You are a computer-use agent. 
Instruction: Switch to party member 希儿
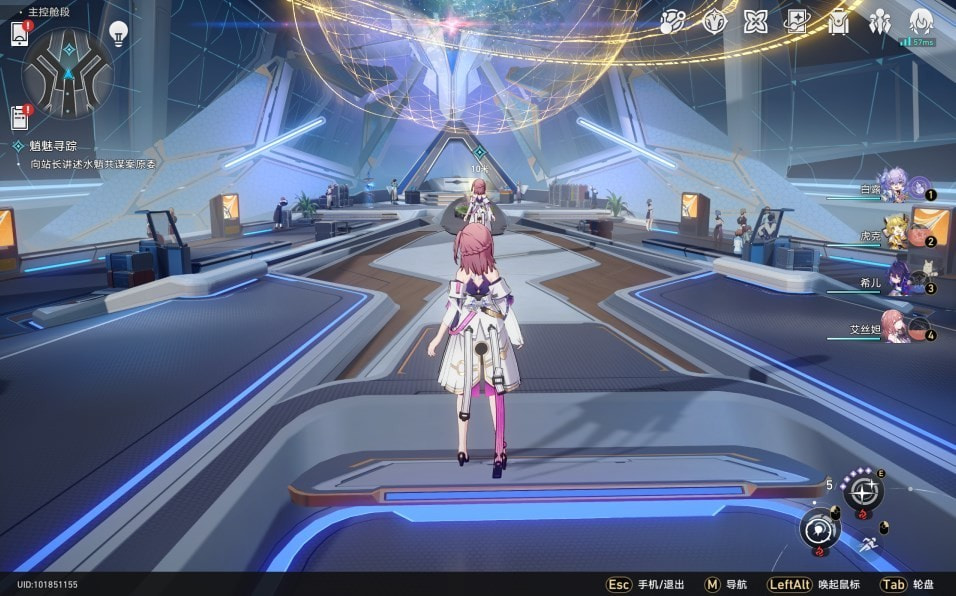point(897,281)
